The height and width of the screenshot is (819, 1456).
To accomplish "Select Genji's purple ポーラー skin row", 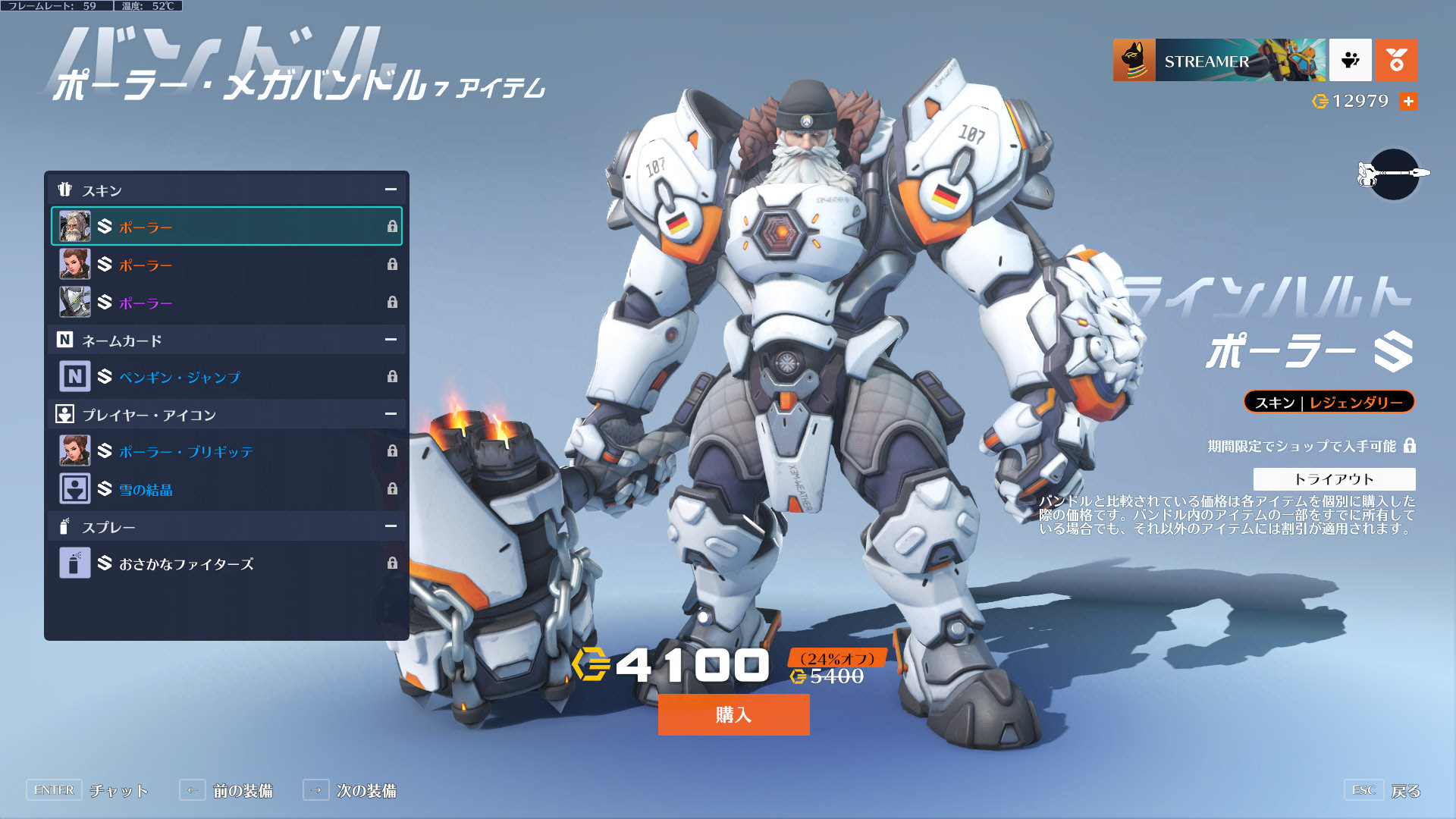I will (226, 302).
